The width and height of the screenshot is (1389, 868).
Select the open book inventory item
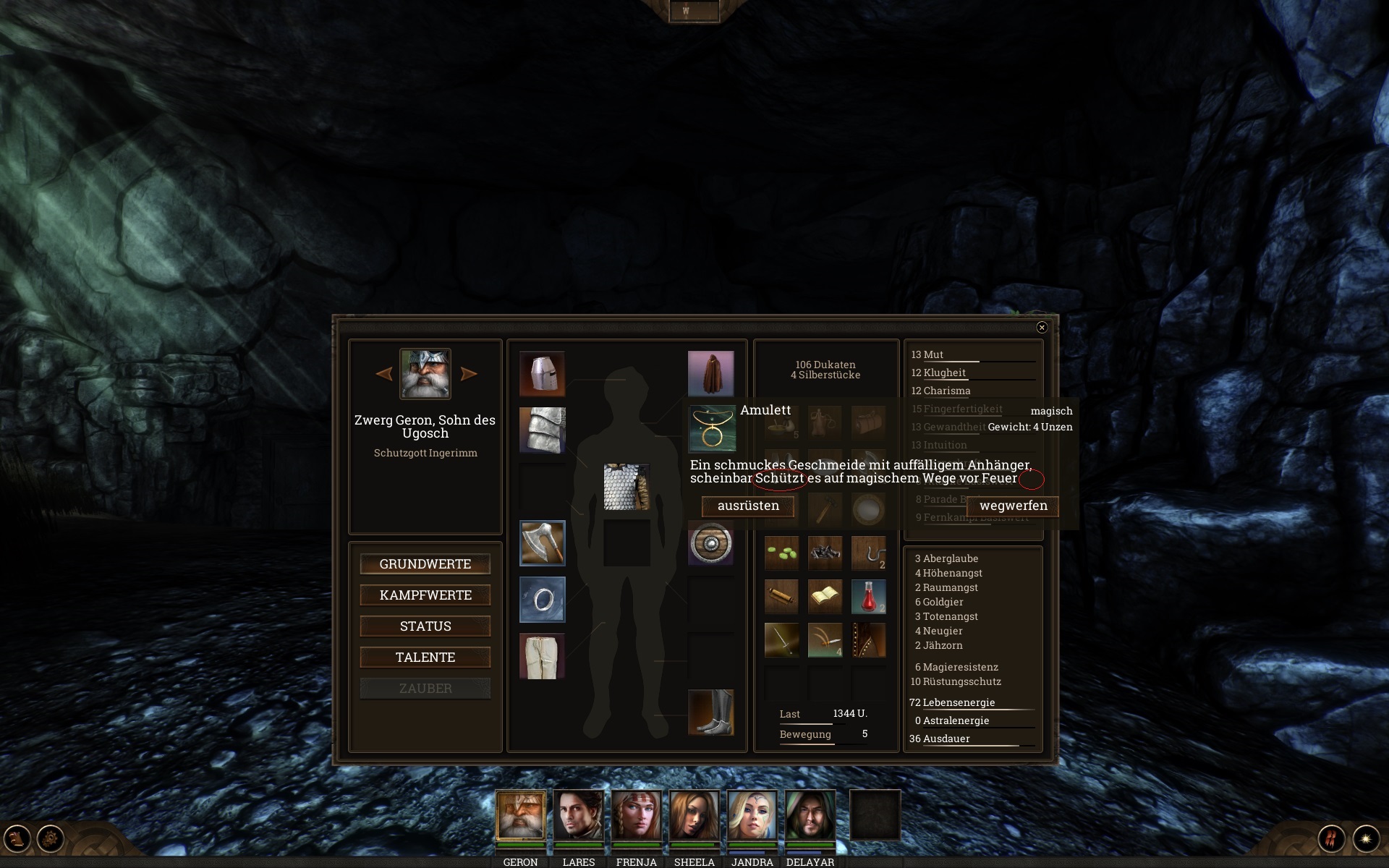pos(825,597)
